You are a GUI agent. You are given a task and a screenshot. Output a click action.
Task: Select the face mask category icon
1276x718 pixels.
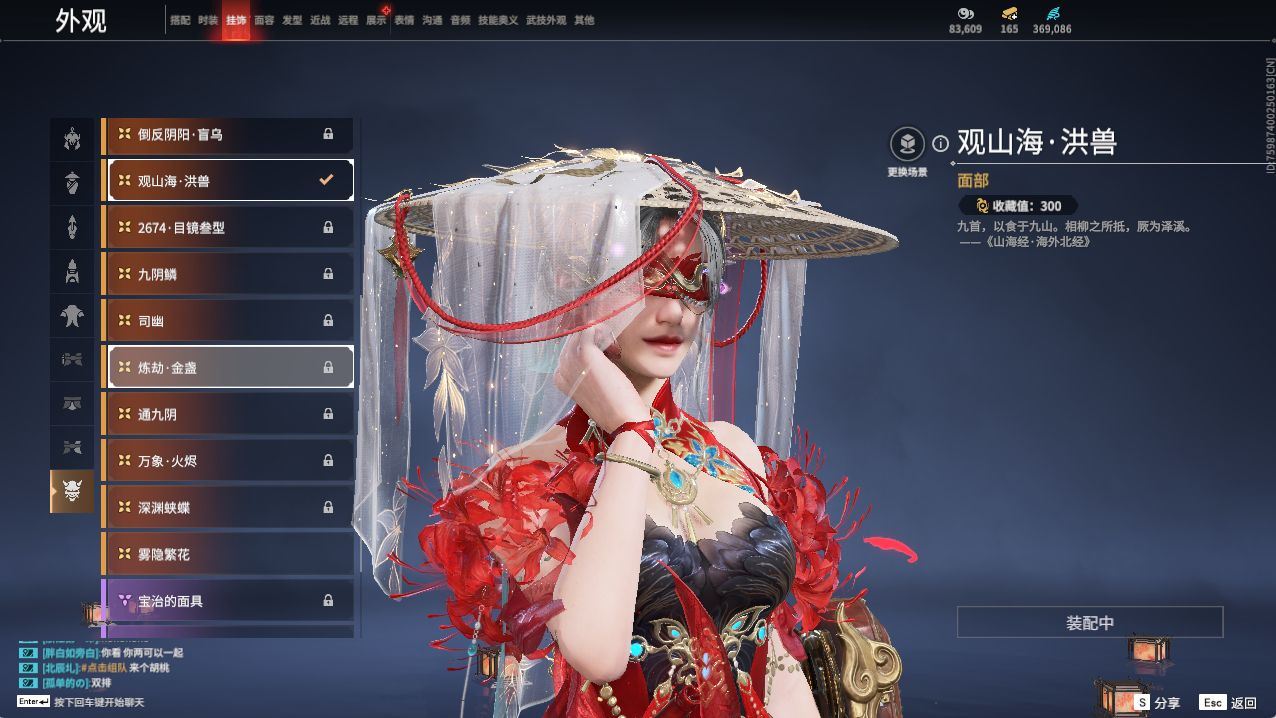point(72,491)
